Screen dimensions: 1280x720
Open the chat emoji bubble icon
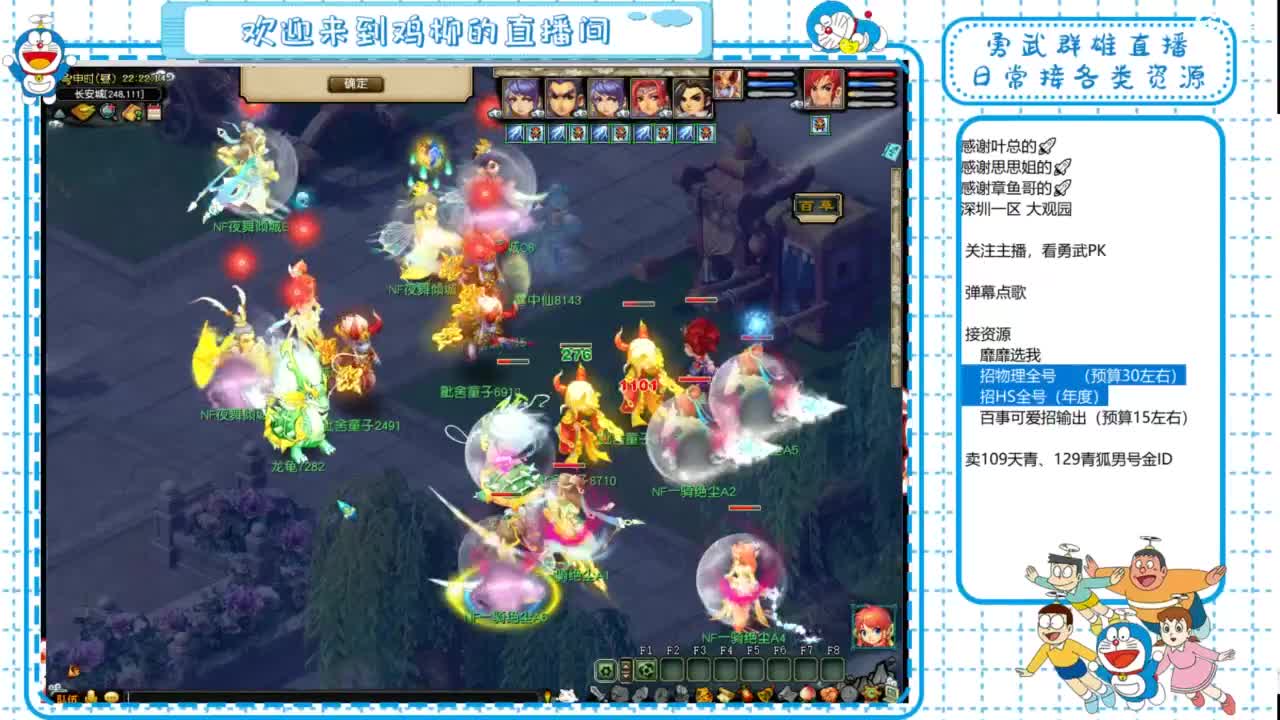113,696
